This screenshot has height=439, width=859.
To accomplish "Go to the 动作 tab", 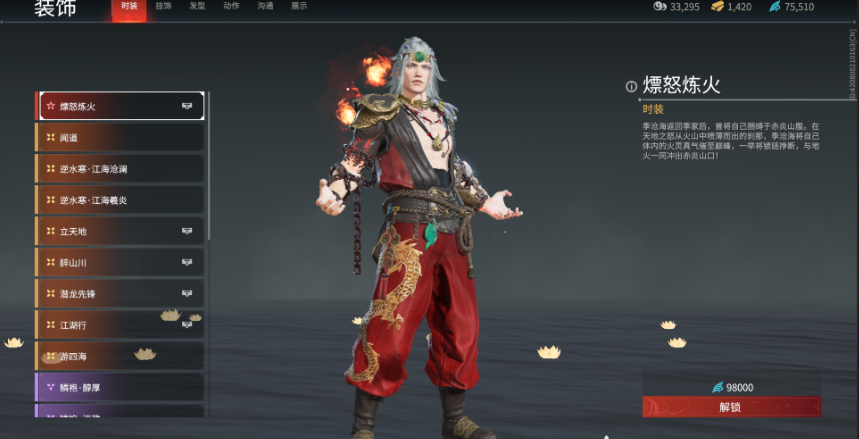I will click(231, 7).
